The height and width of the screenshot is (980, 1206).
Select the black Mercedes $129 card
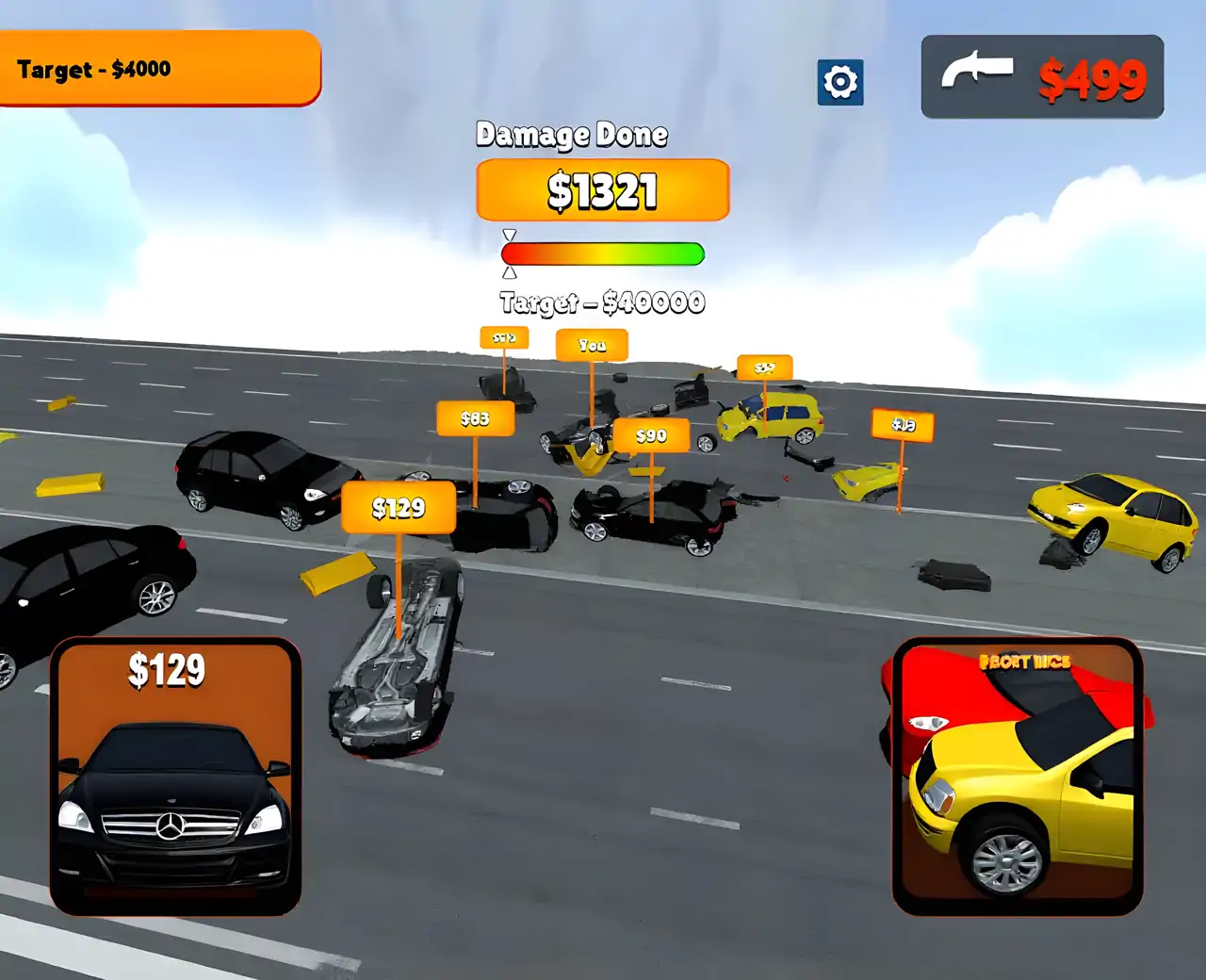click(x=175, y=776)
